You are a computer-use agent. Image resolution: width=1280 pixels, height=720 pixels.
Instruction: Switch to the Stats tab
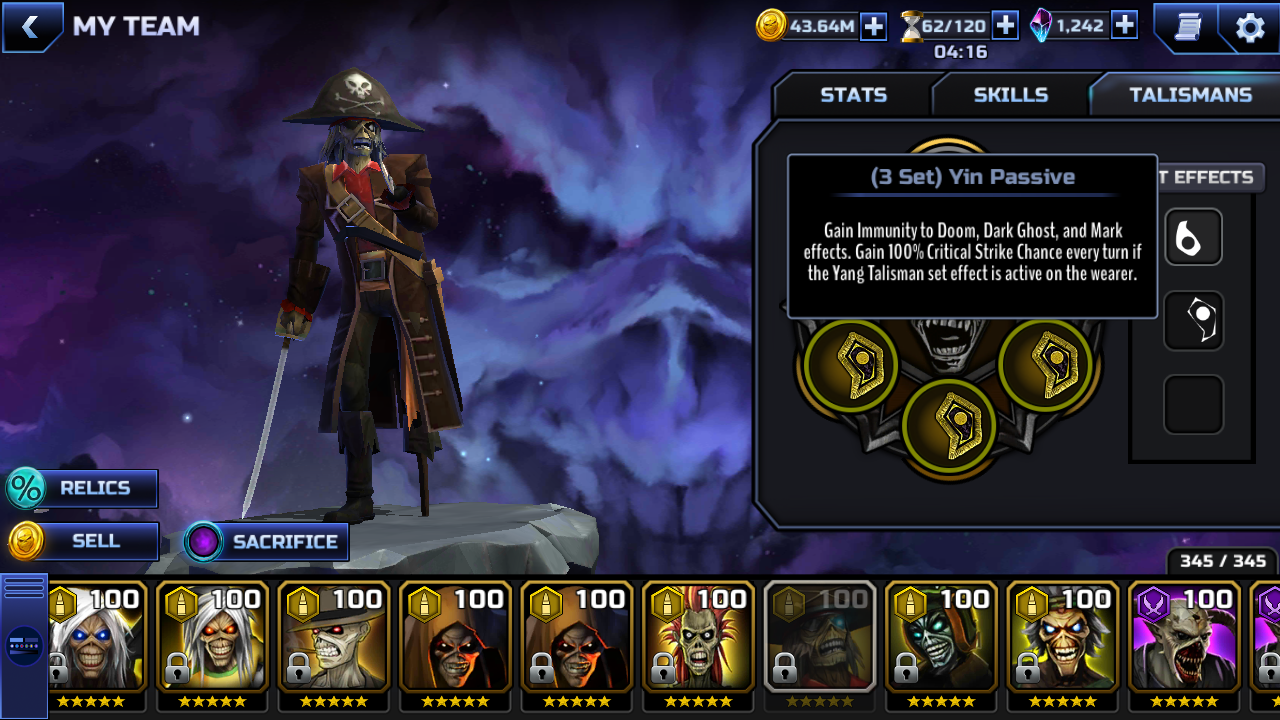click(x=853, y=95)
